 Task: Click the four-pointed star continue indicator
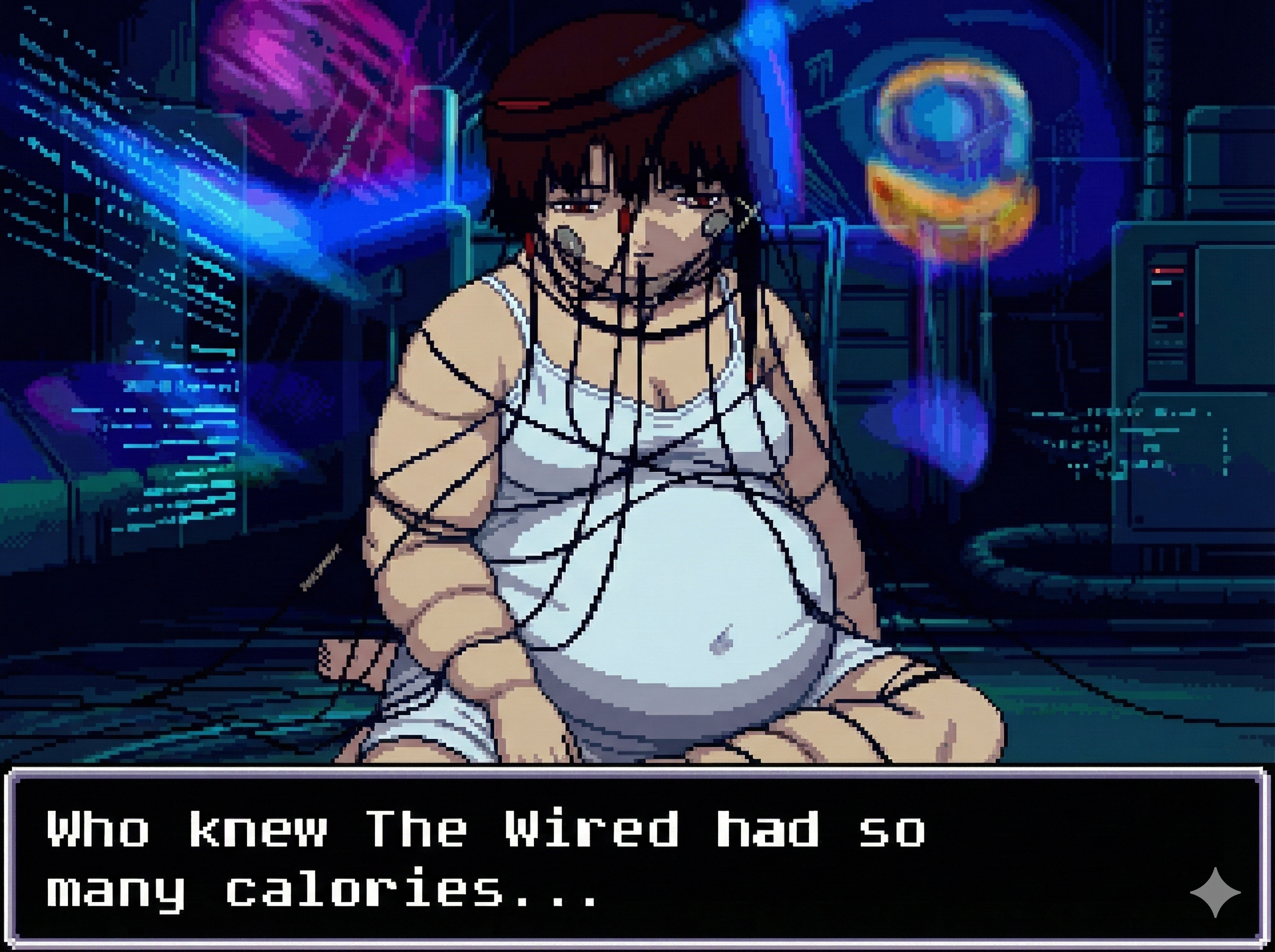tap(1214, 891)
